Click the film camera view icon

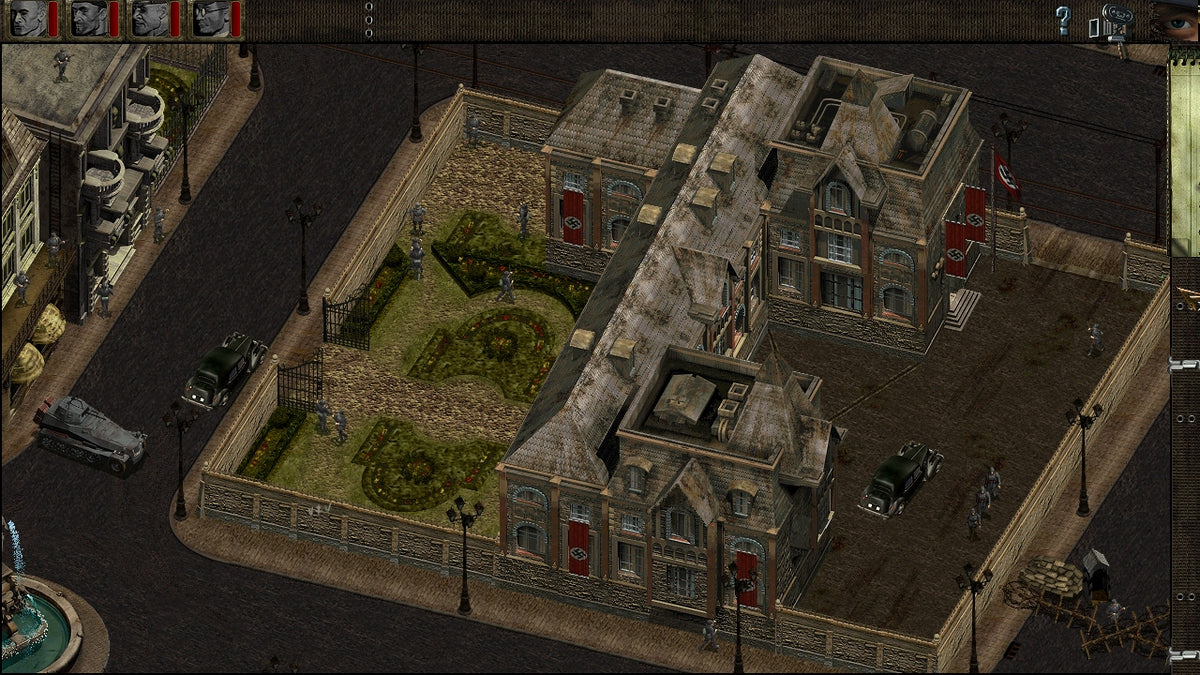1113,20
